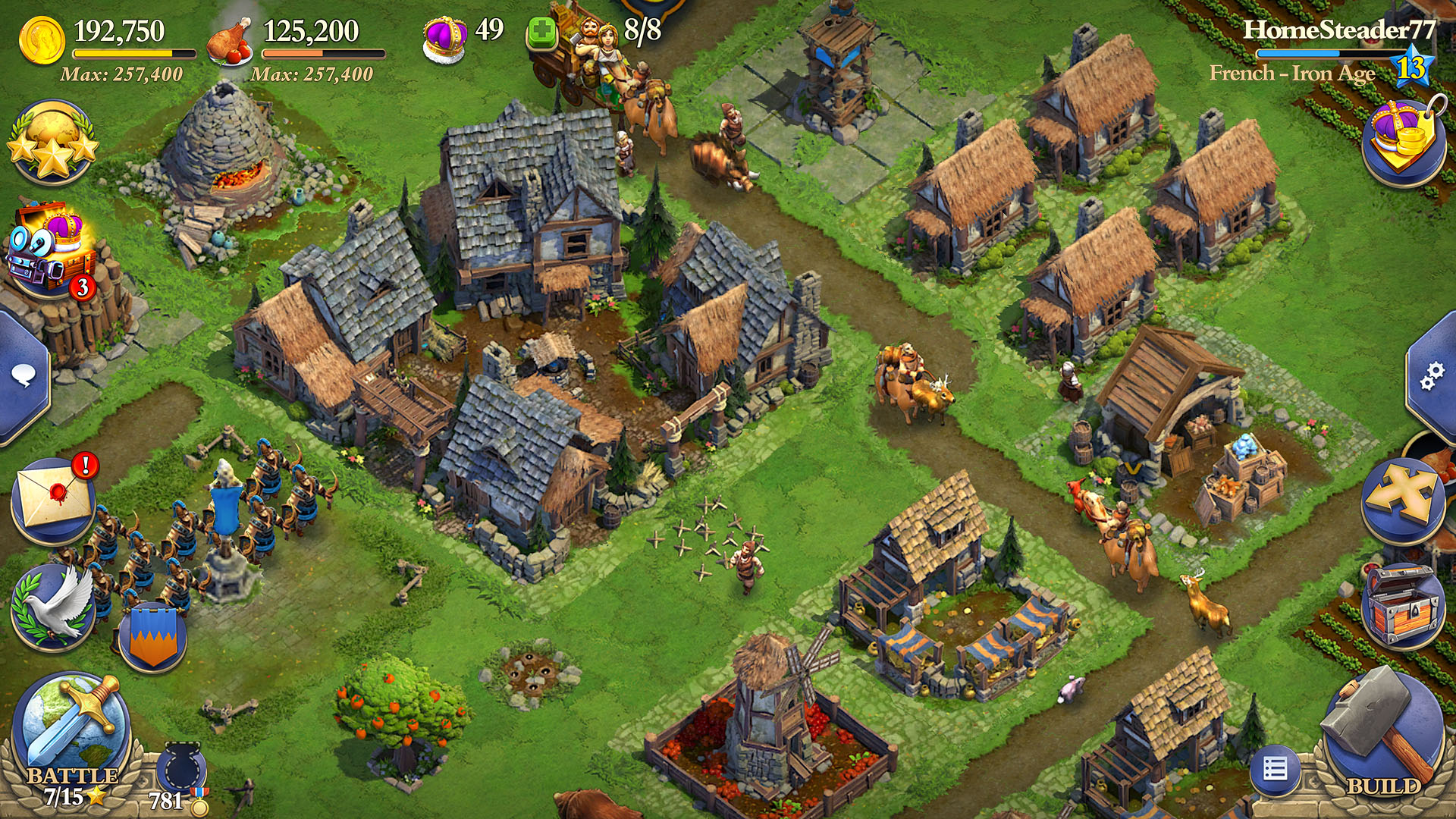Open the crown and coins sale shop
The width and height of the screenshot is (1456, 819).
[1404, 140]
